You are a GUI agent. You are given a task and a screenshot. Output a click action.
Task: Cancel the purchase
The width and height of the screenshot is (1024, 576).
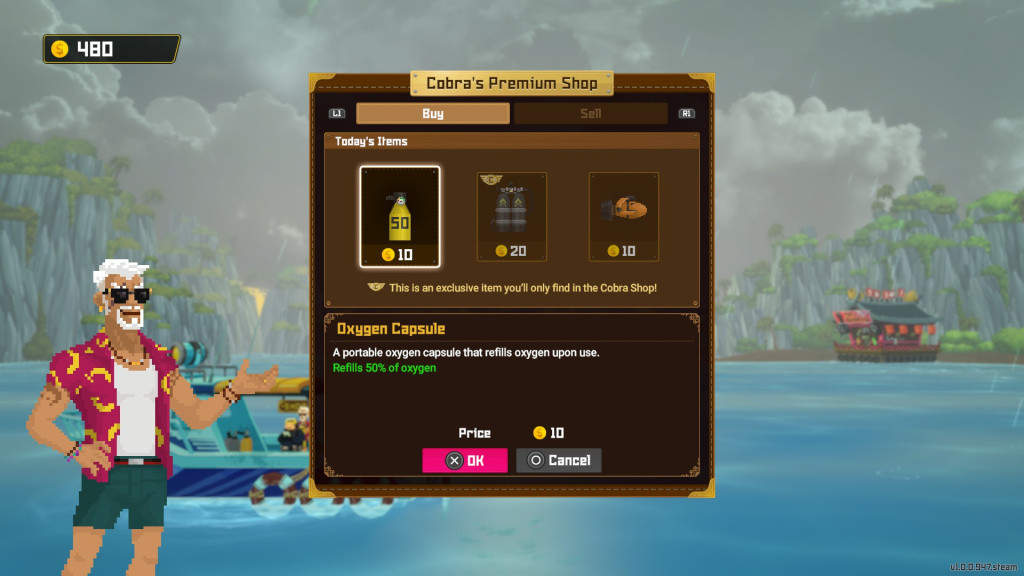pyautogui.click(x=558, y=460)
